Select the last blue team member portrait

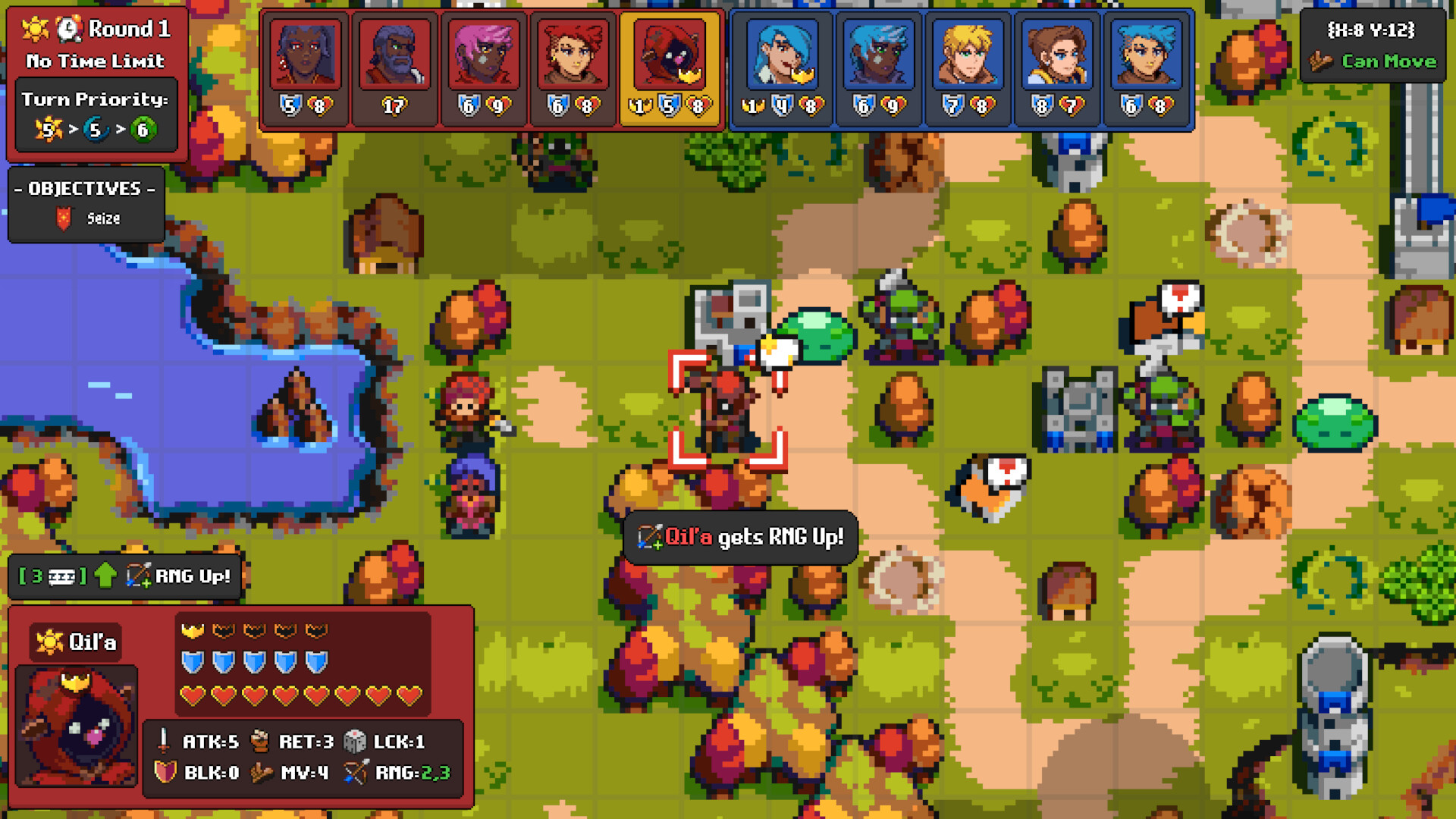click(1147, 57)
